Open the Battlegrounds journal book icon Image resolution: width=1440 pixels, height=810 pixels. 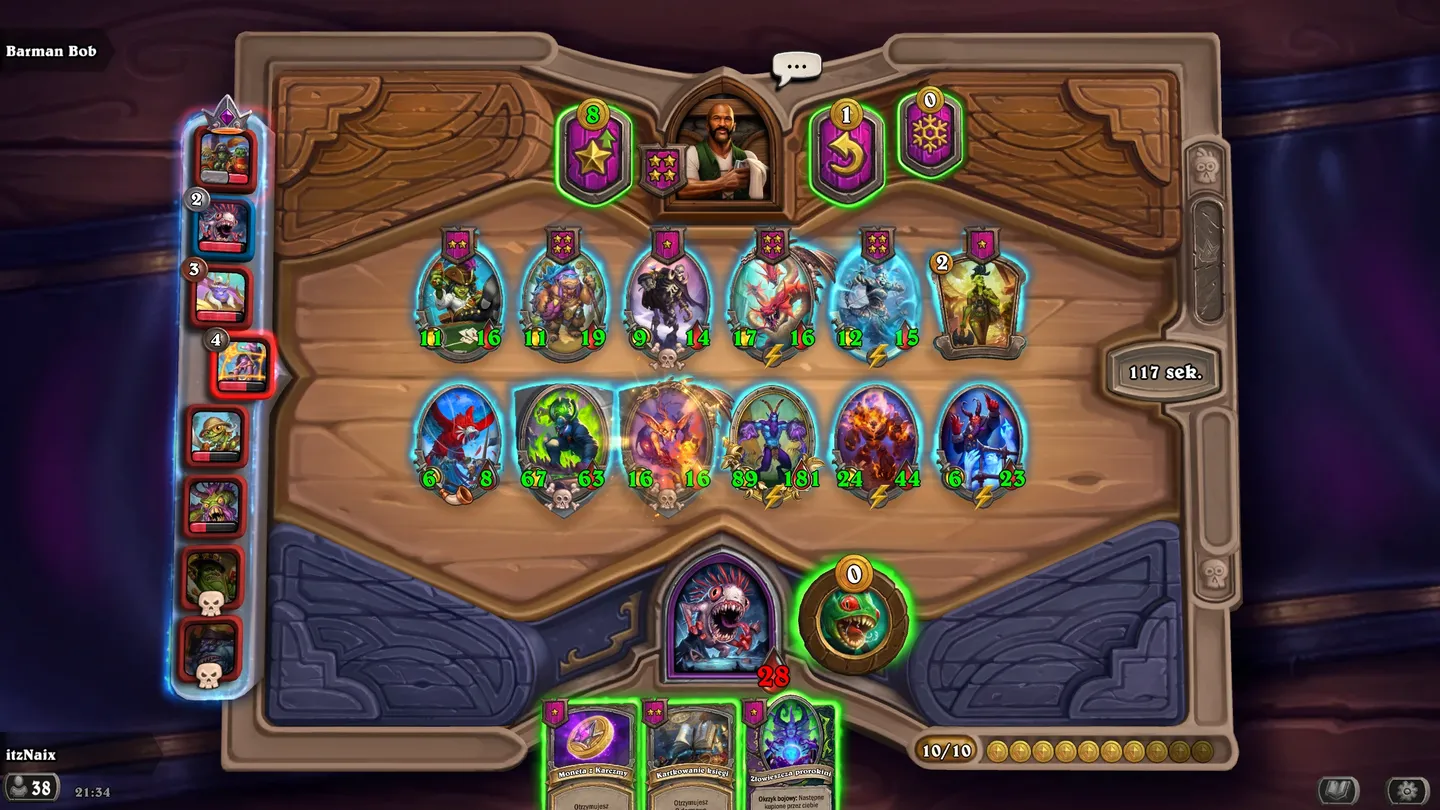tap(1340, 788)
